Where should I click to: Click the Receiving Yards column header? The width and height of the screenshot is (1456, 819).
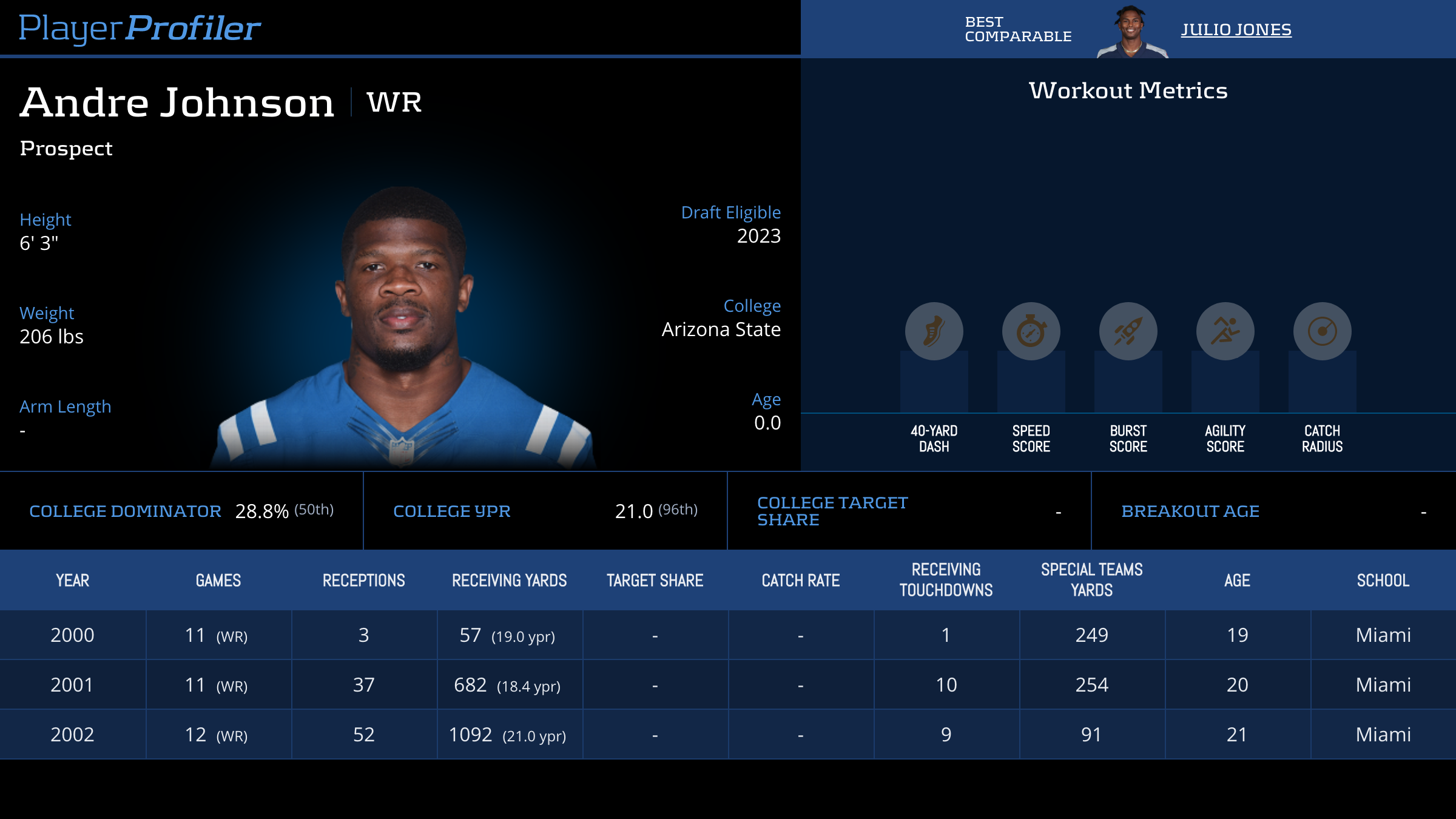click(508, 580)
